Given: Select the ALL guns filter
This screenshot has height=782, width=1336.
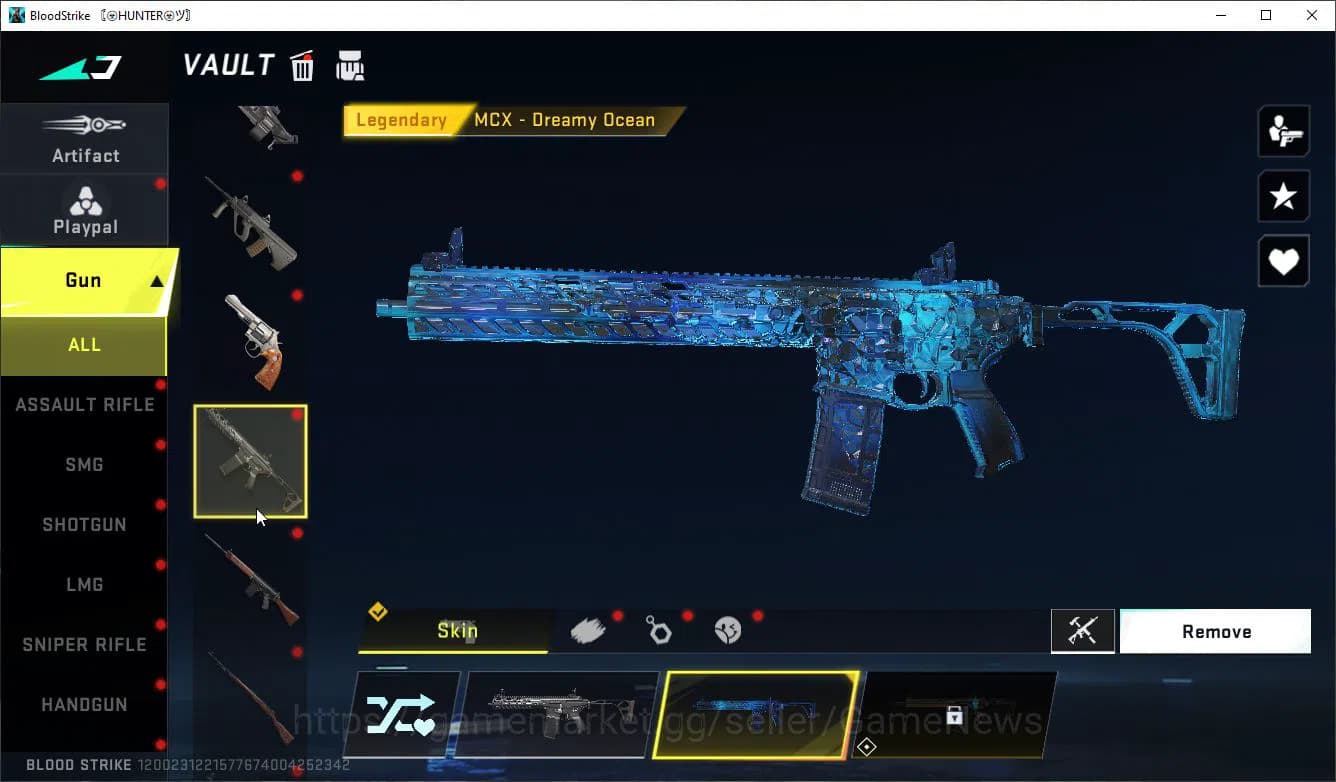Looking at the screenshot, I should 84,345.
